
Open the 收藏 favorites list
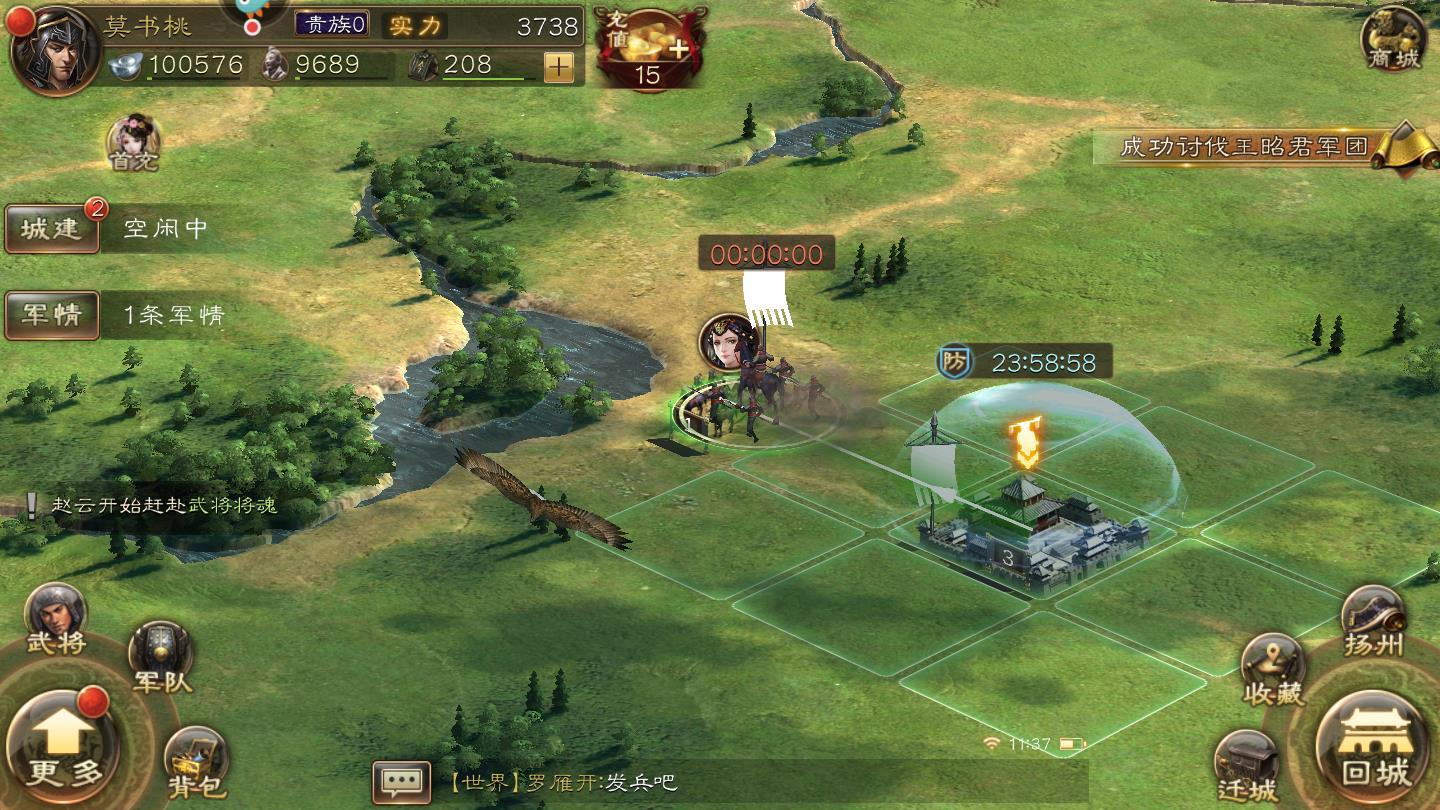(1273, 668)
